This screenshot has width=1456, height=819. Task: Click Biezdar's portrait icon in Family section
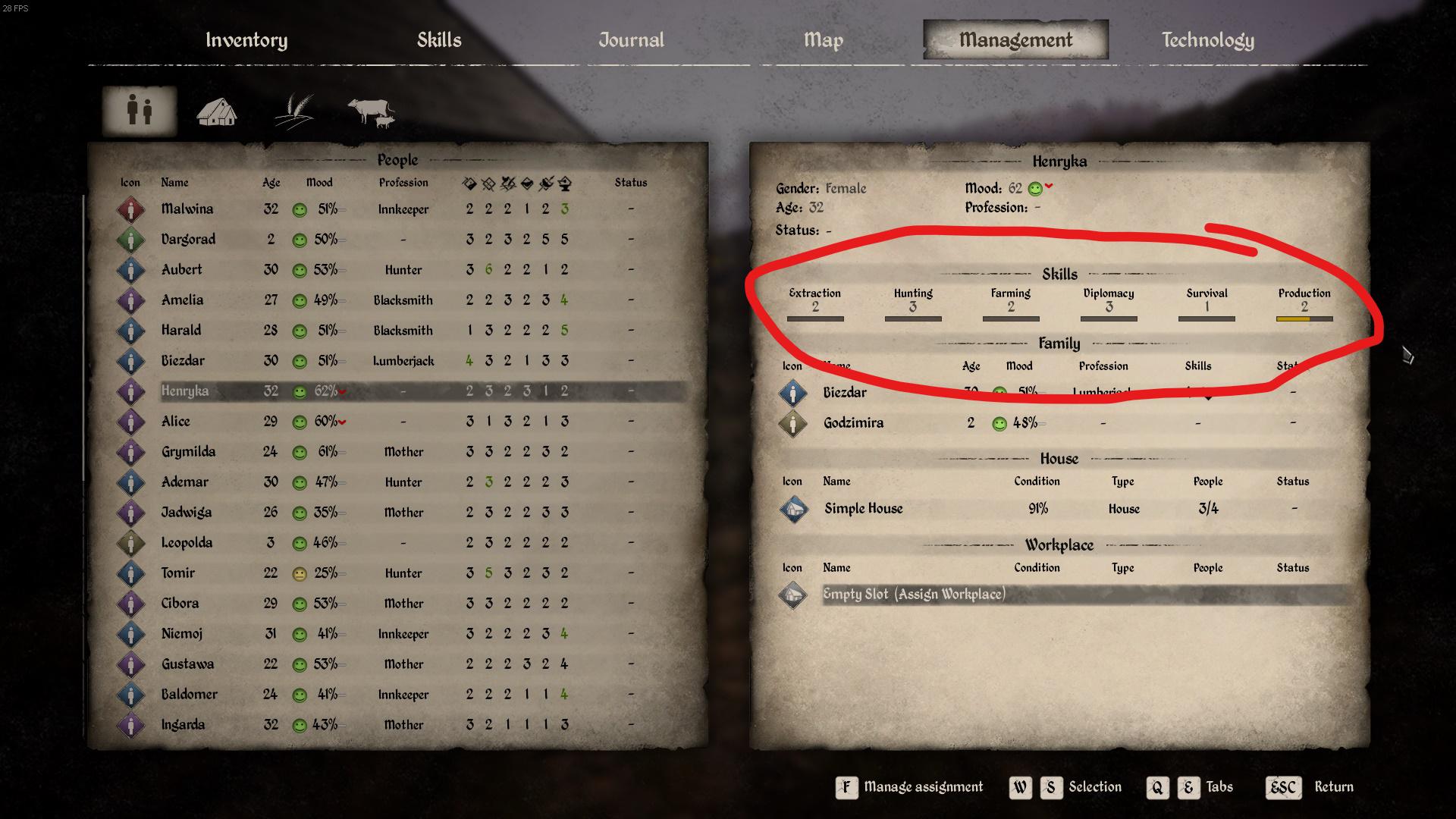793,392
